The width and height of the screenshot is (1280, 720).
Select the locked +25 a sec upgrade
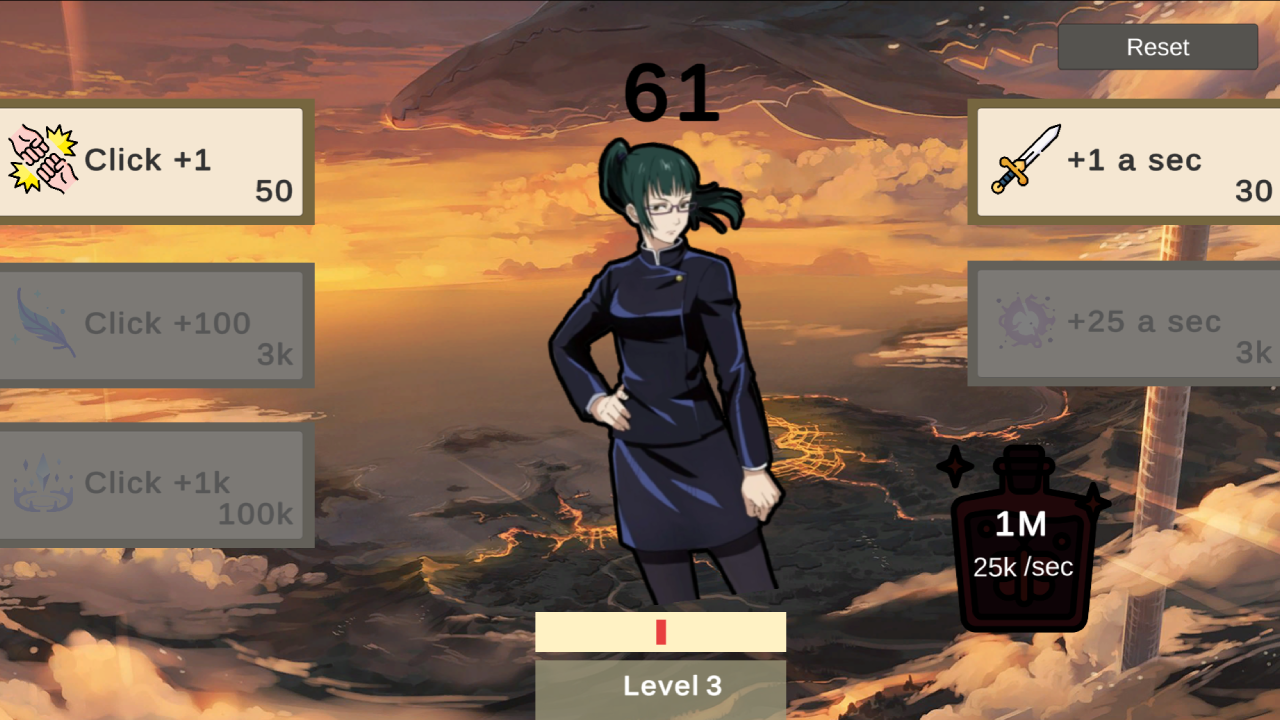pos(1120,322)
